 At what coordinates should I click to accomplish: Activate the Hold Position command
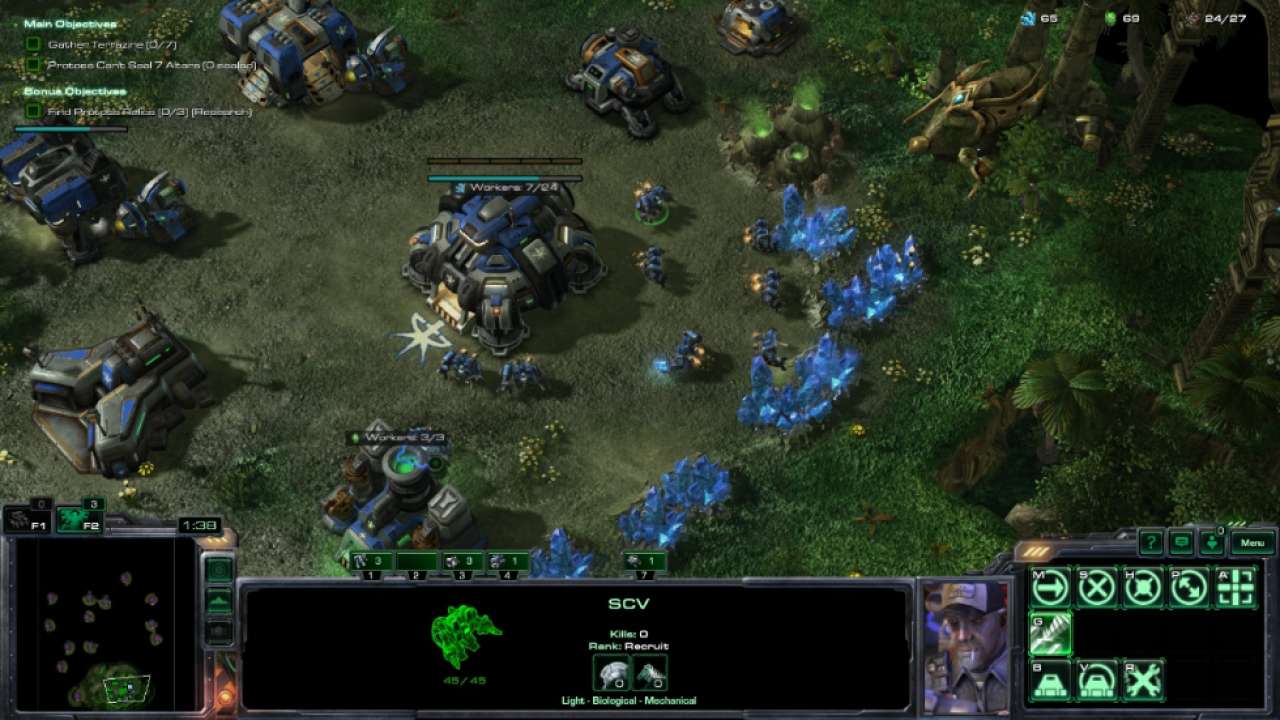[1140, 587]
